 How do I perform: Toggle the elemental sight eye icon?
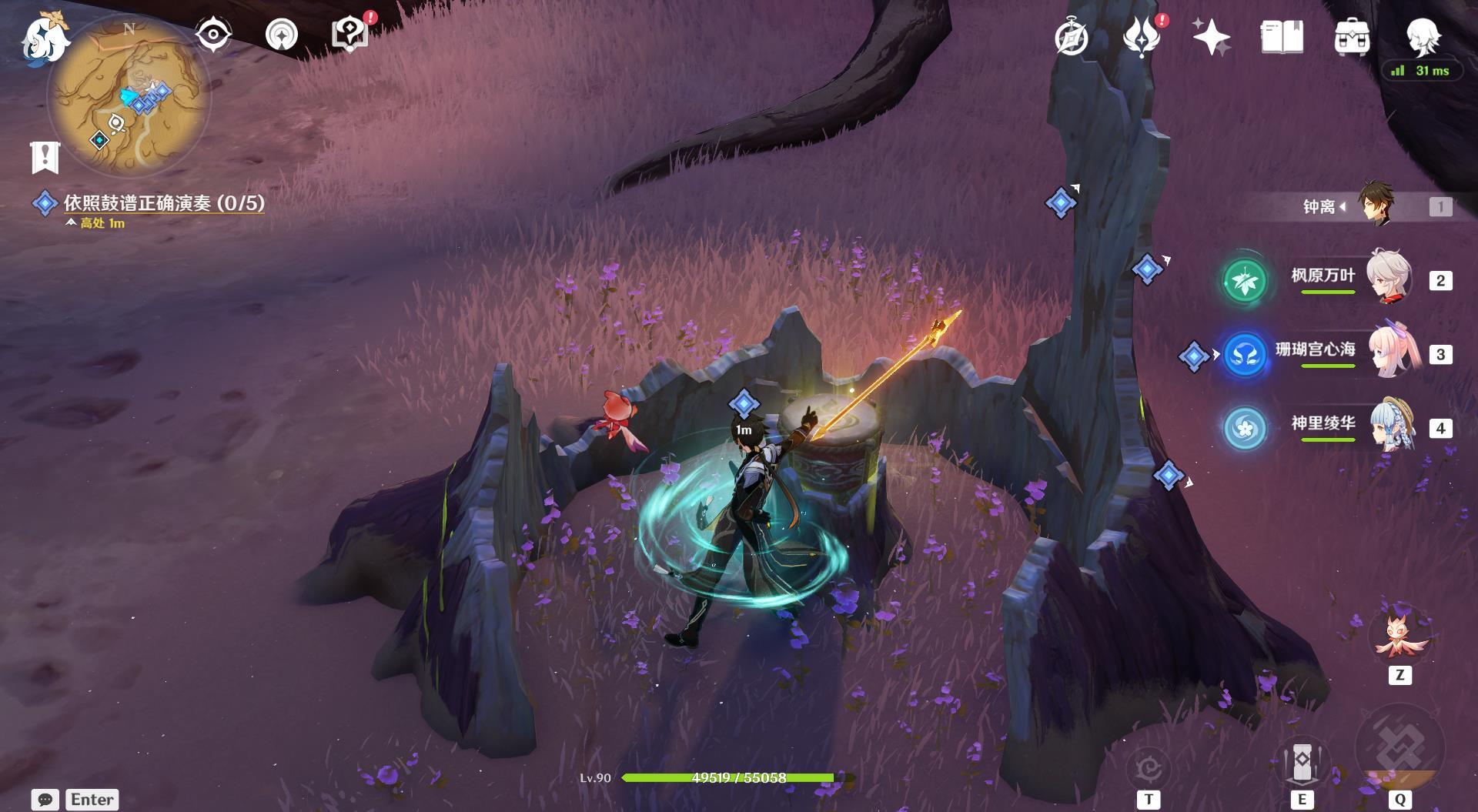tap(213, 35)
